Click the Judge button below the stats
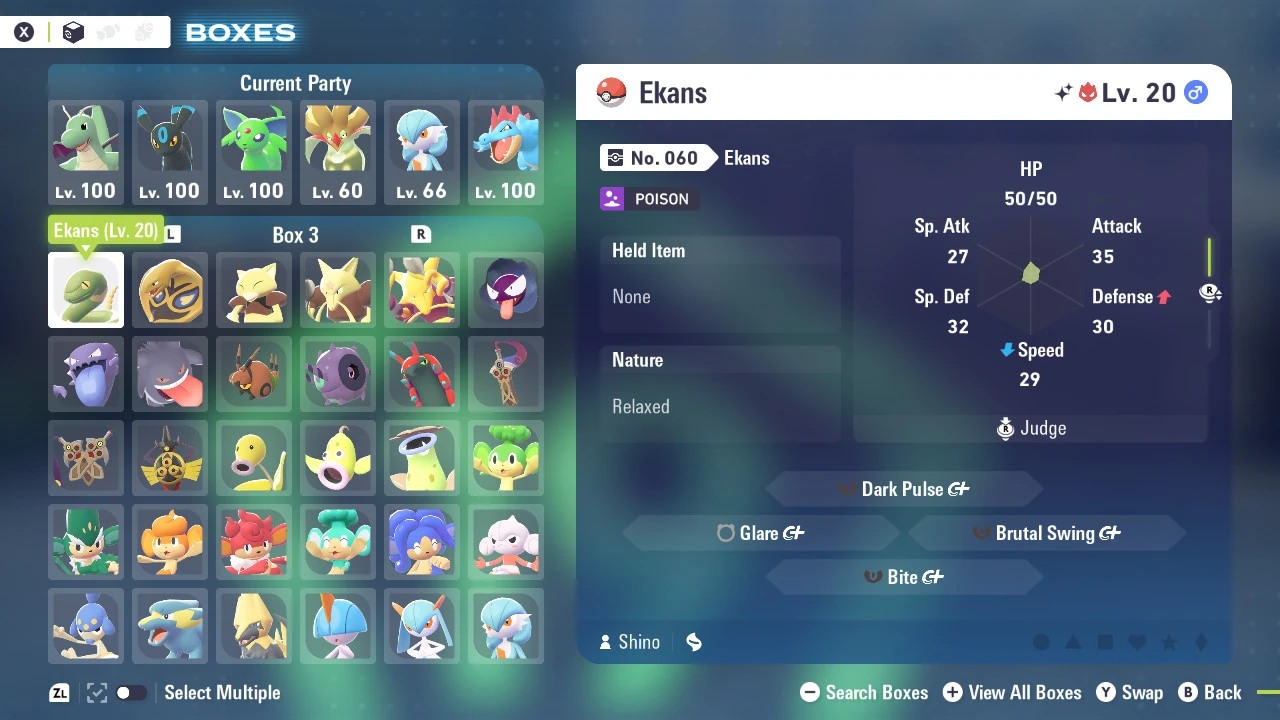This screenshot has height=720, width=1280. pyautogui.click(x=1030, y=428)
